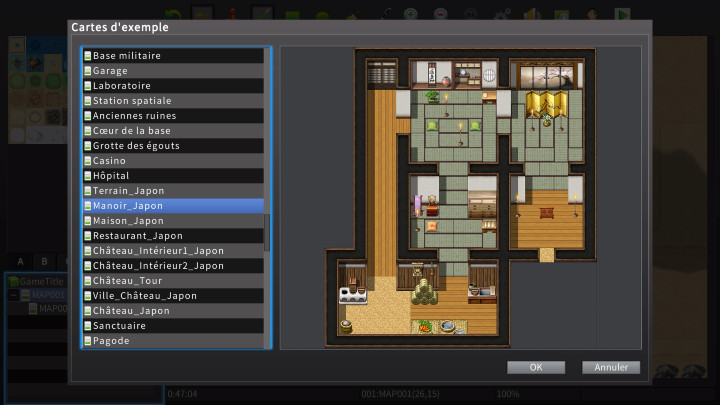Click the map list scrollbar

pyautogui.click(x=267, y=231)
